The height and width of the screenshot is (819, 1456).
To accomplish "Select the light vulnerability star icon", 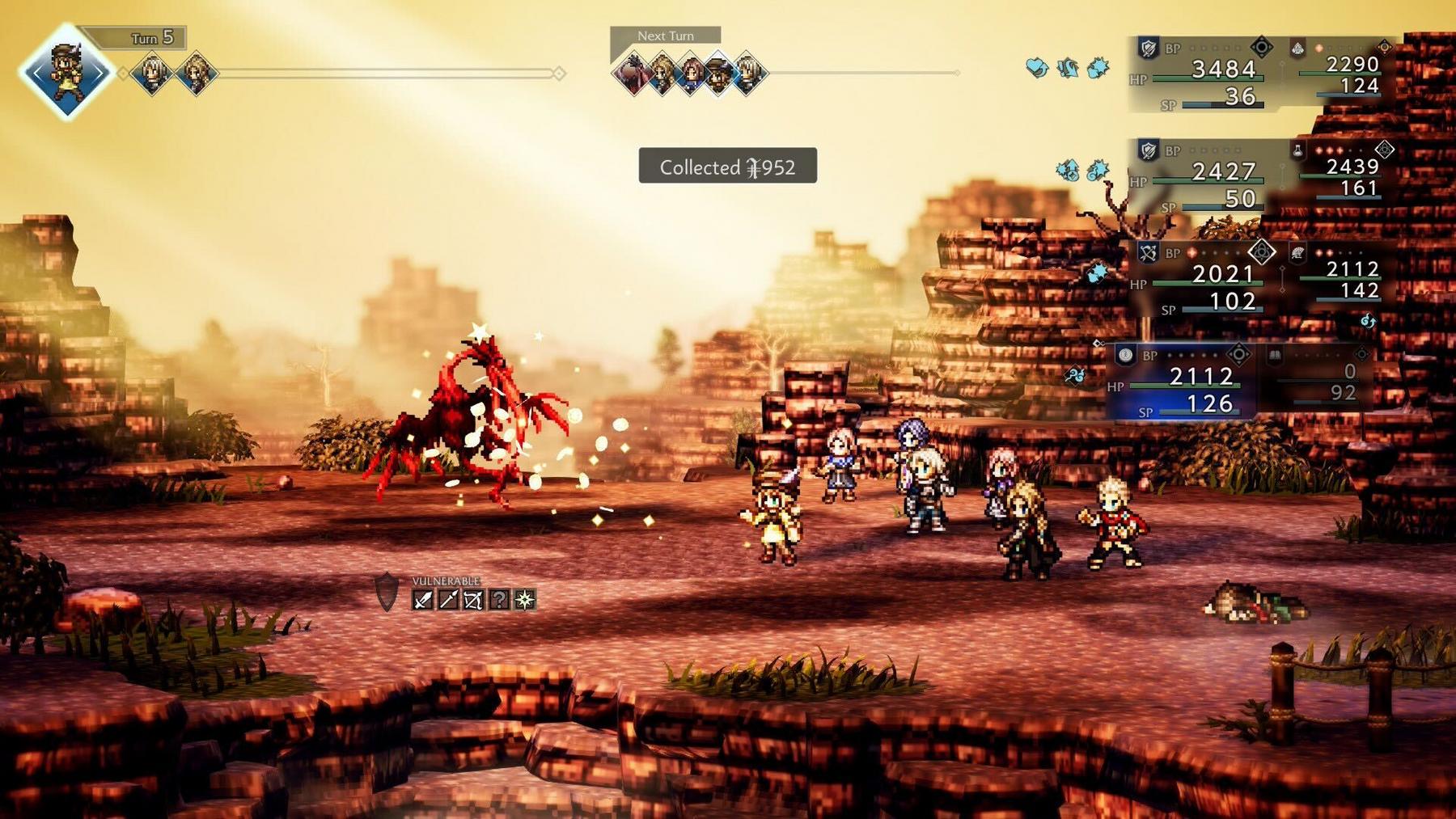I will pos(525,600).
